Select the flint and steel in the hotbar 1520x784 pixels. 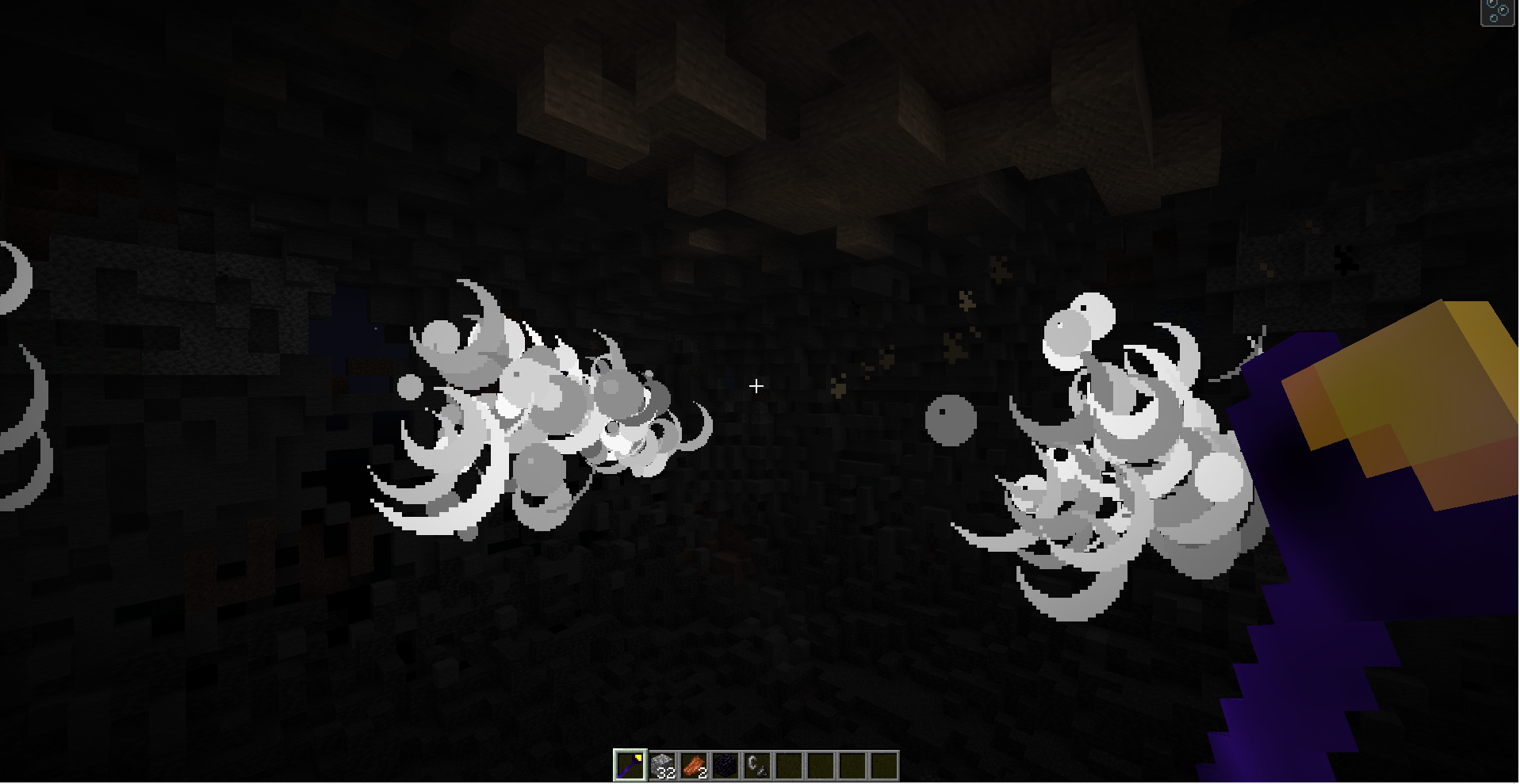click(x=758, y=763)
